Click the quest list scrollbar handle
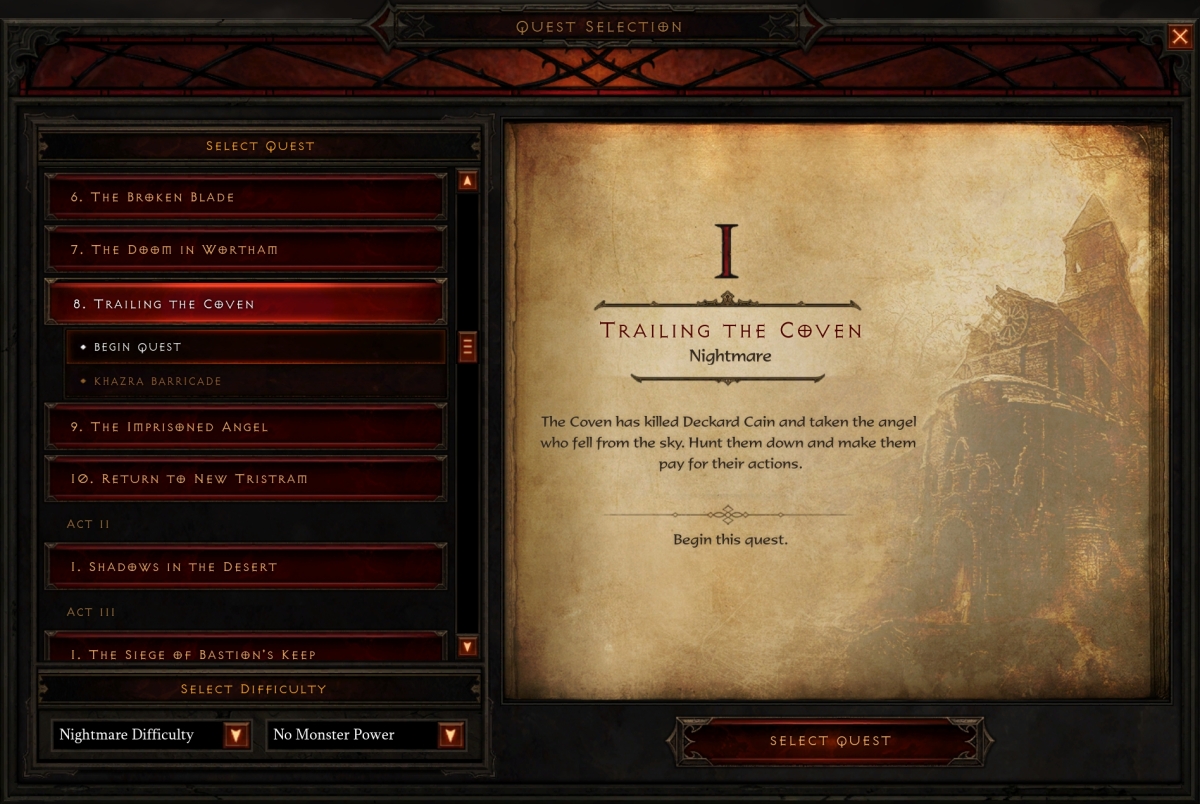Image resolution: width=1200 pixels, height=804 pixels. [467, 347]
